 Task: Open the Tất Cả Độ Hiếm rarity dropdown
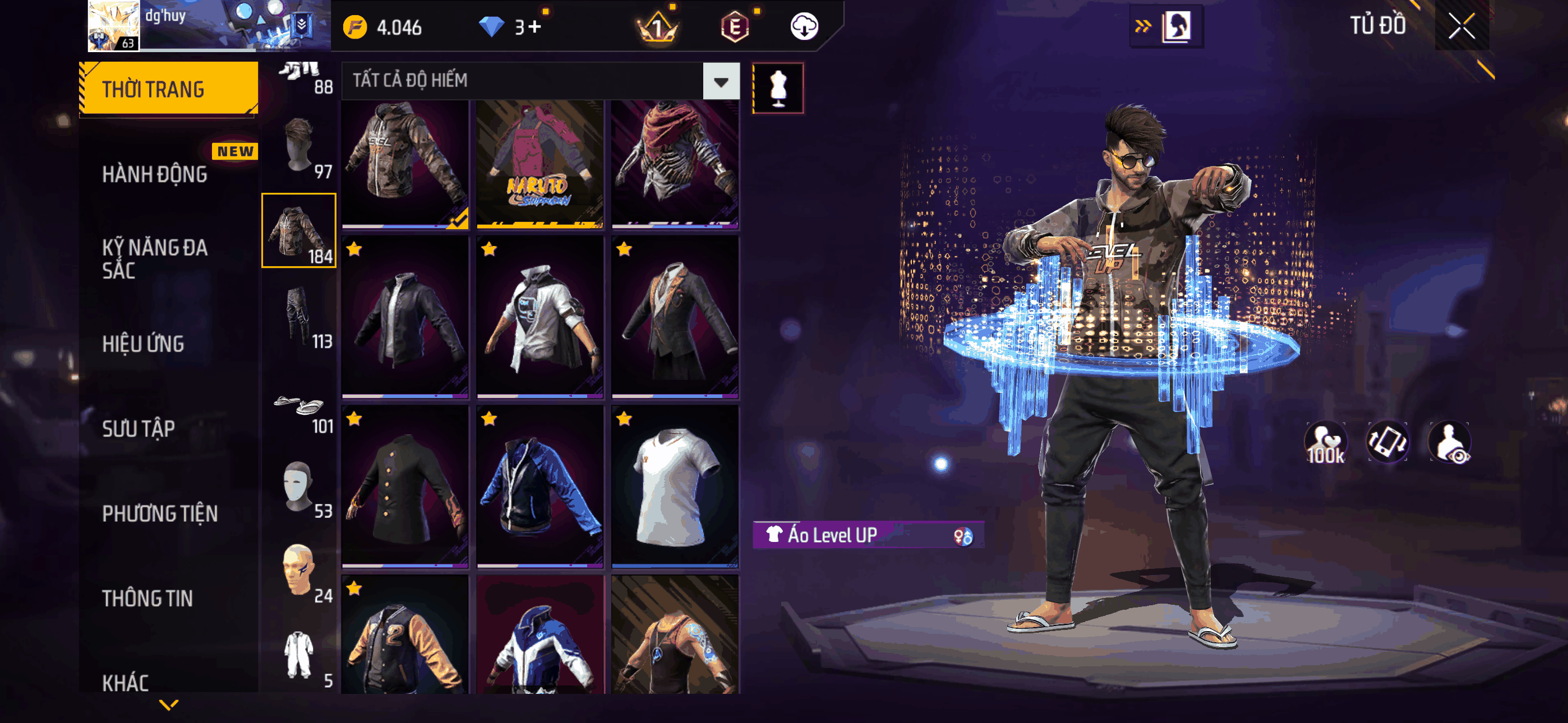tap(721, 81)
